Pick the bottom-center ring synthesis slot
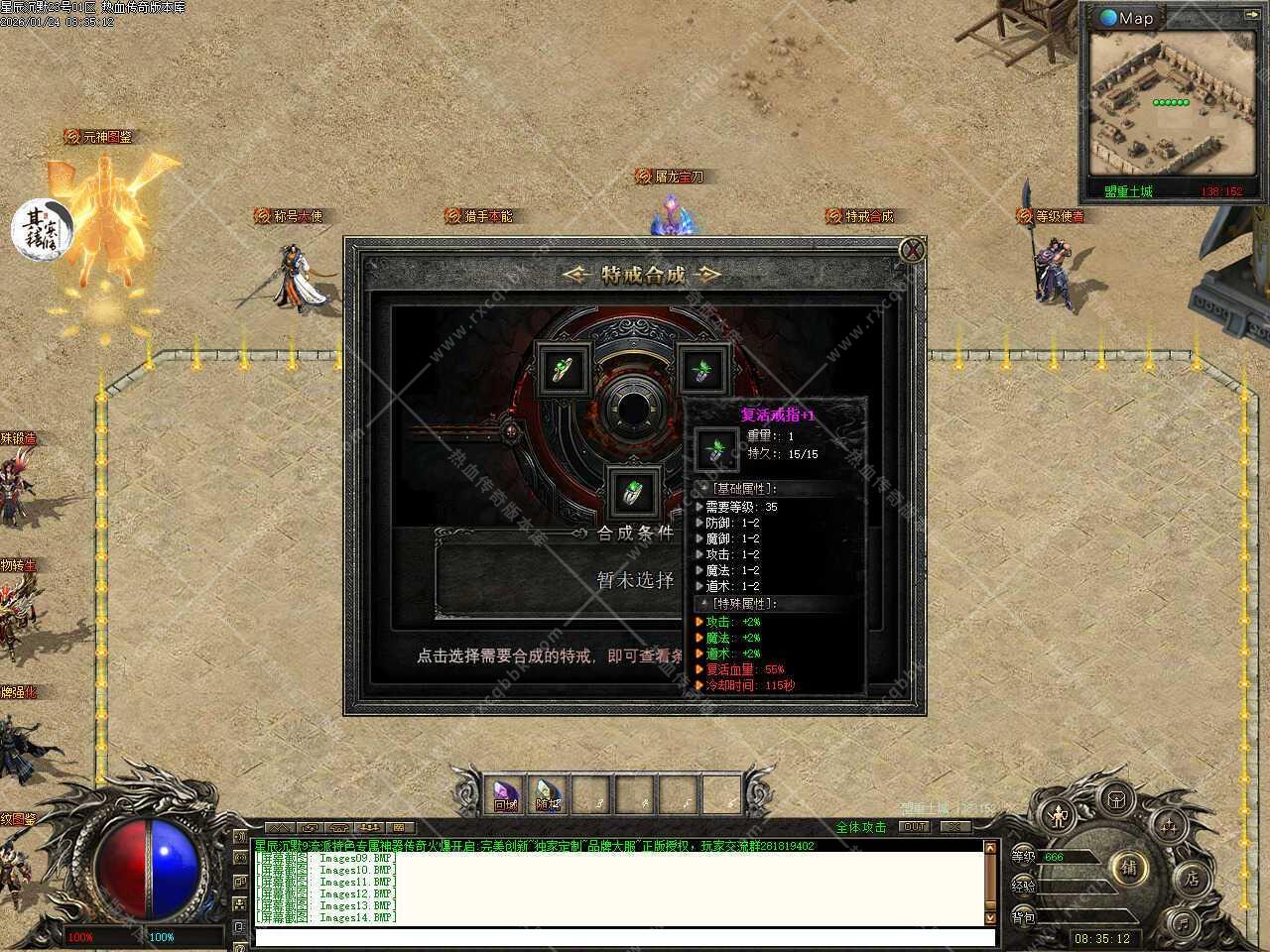The width and height of the screenshot is (1270, 952). coord(632,492)
